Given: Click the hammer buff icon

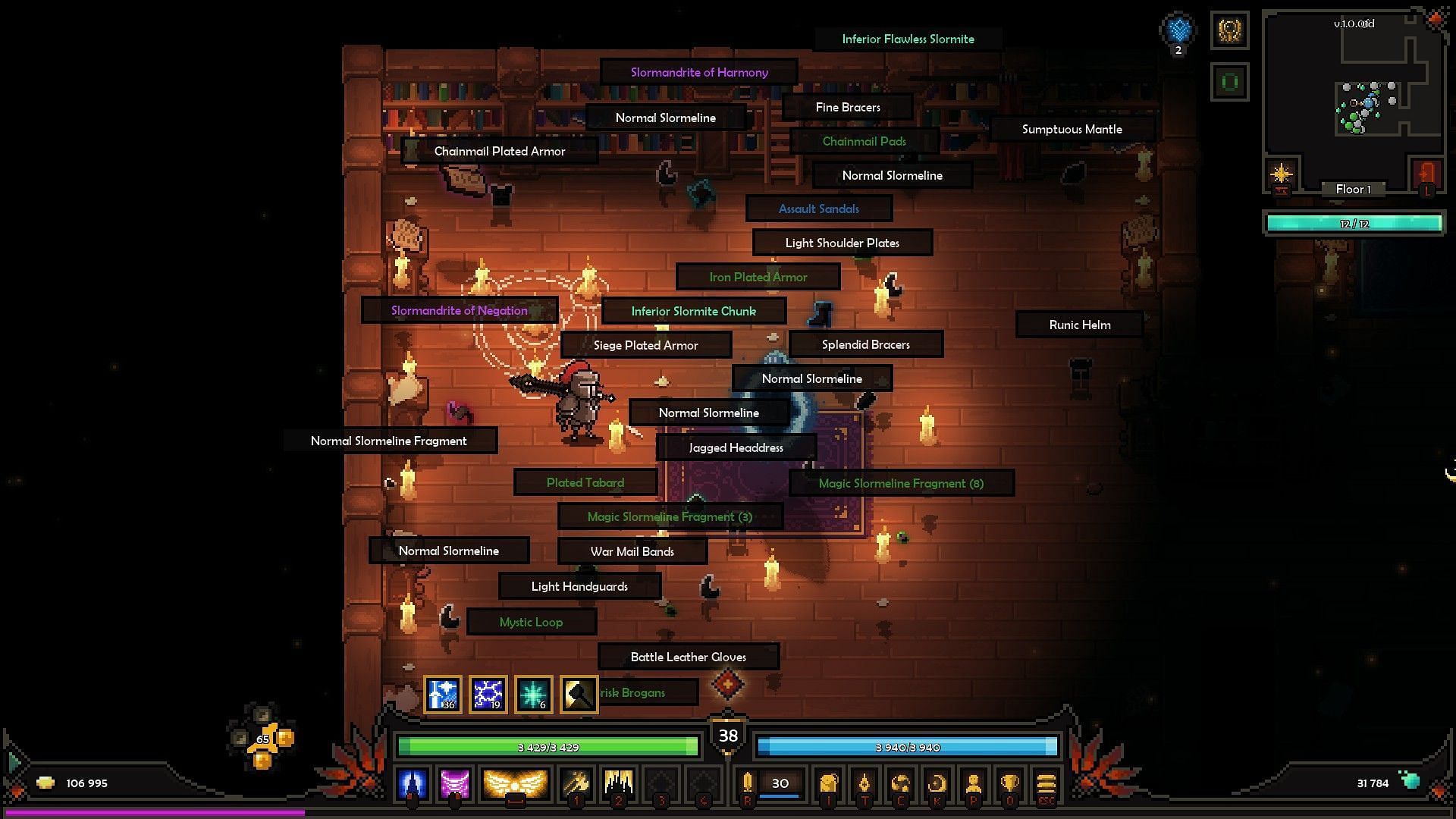Looking at the screenshot, I should tap(579, 694).
